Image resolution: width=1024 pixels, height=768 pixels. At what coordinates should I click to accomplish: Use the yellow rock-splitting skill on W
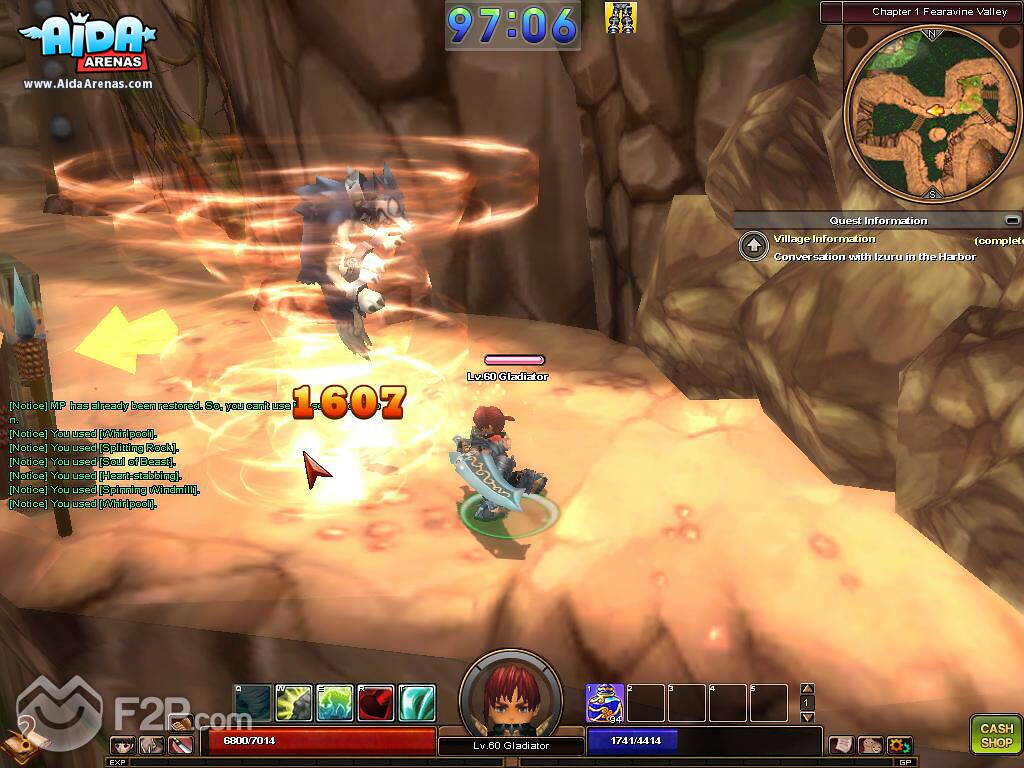click(294, 703)
